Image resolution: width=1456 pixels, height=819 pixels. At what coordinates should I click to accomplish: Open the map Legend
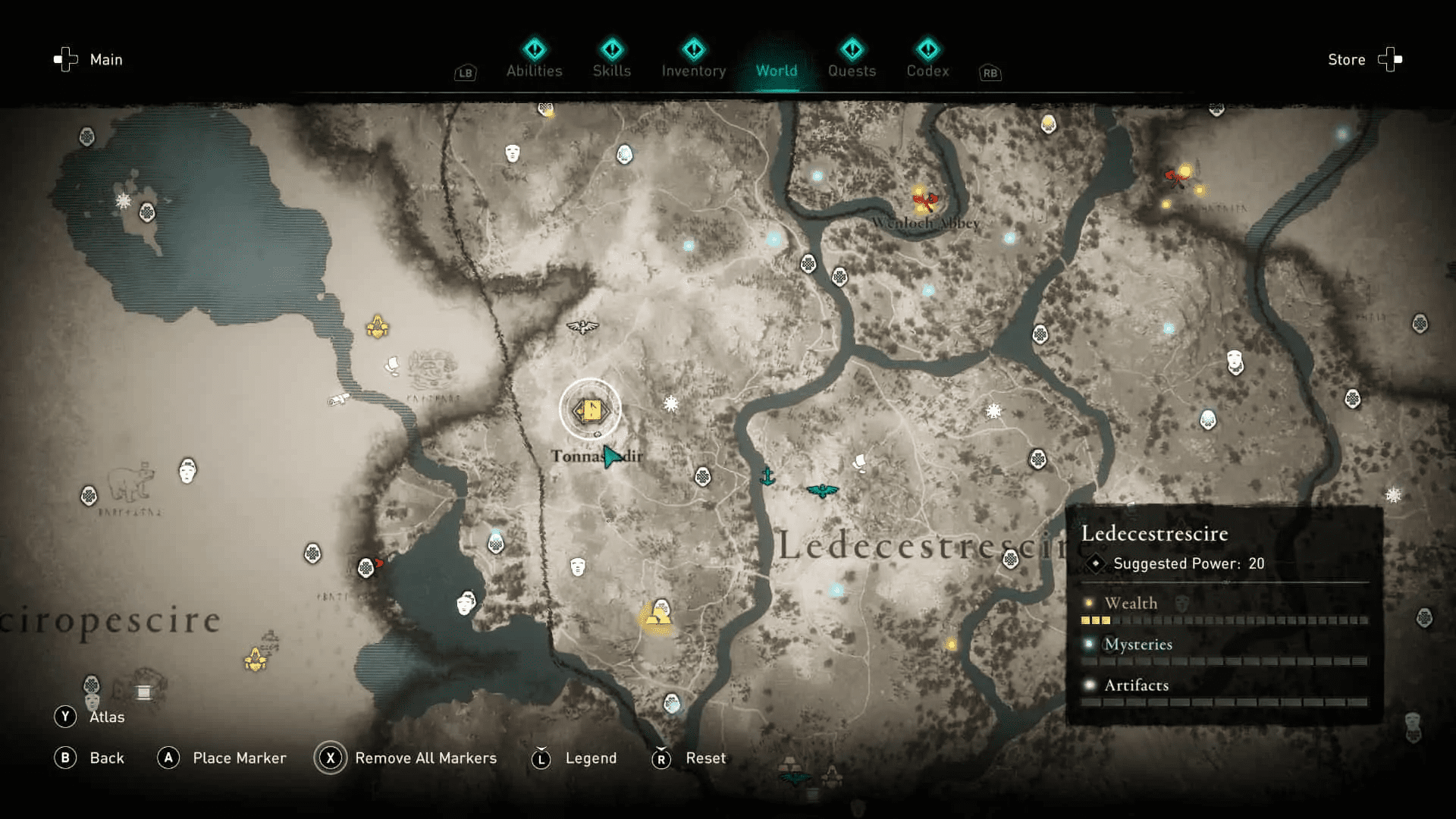point(590,758)
